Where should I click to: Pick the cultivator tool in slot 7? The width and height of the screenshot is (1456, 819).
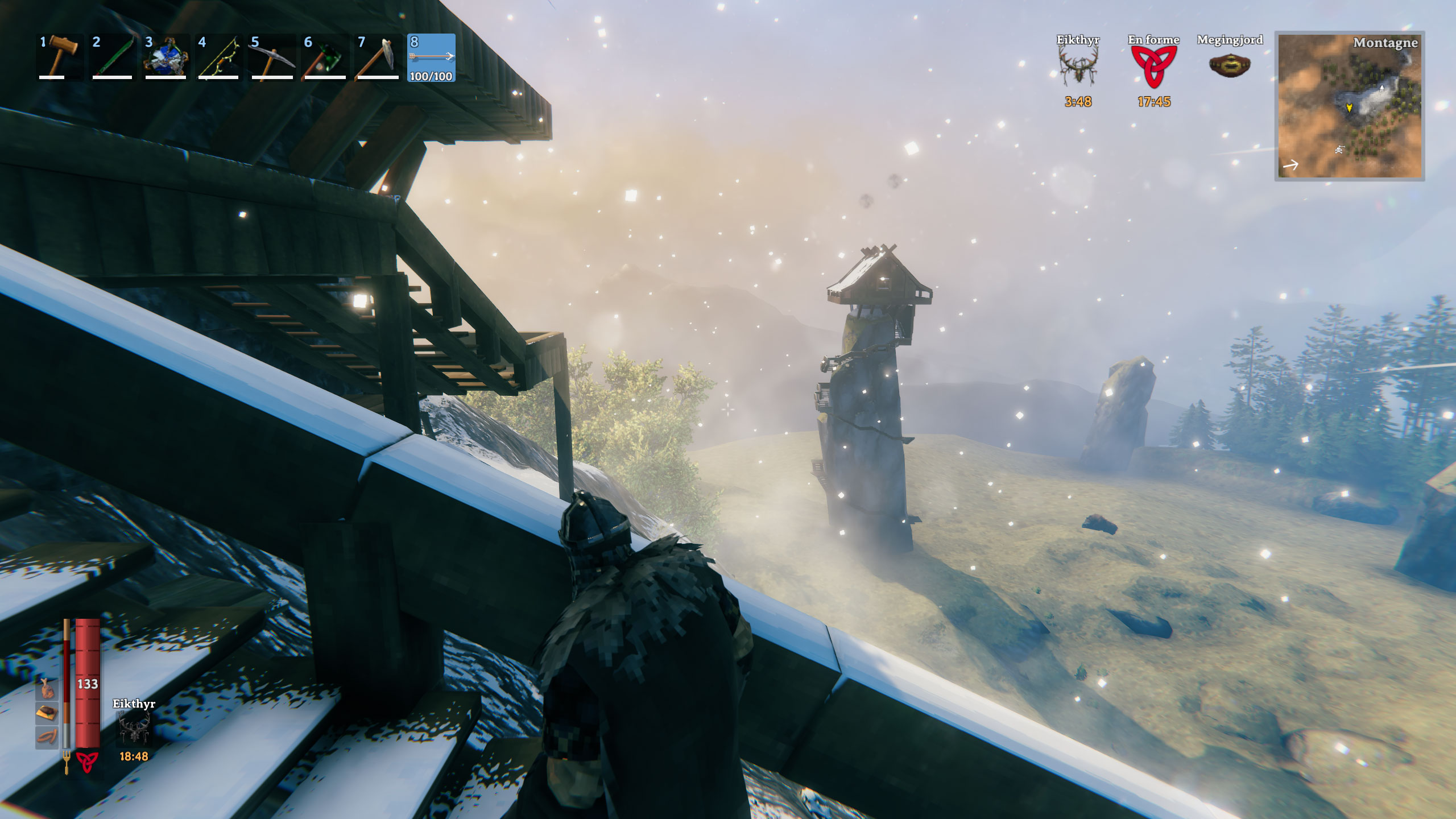(378, 57)
